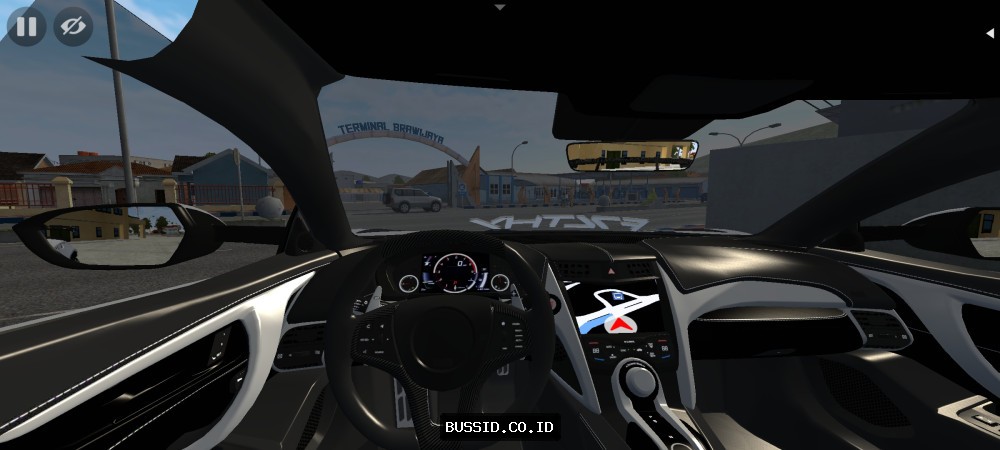This screenshot has height=450, width=1000.
Task: Pause the game with the pause button
Action: [x=27, y=26]
